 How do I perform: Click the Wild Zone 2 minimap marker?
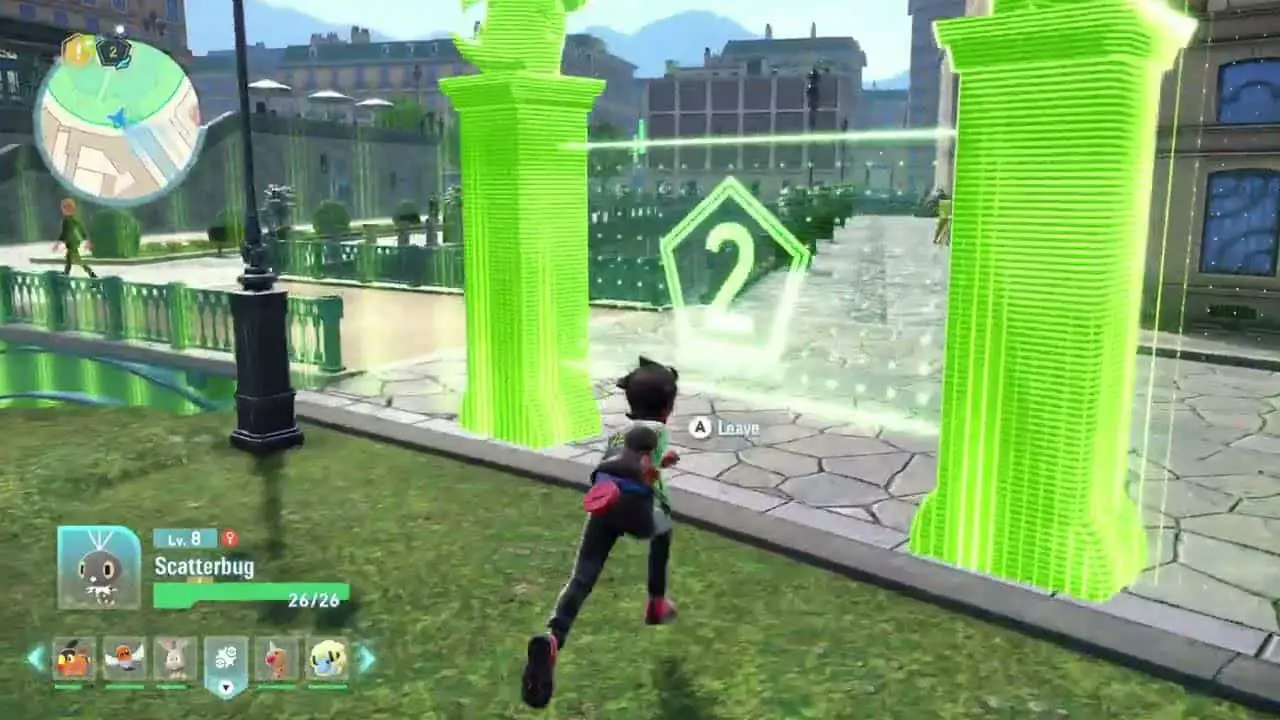click(x=113, y=50)
